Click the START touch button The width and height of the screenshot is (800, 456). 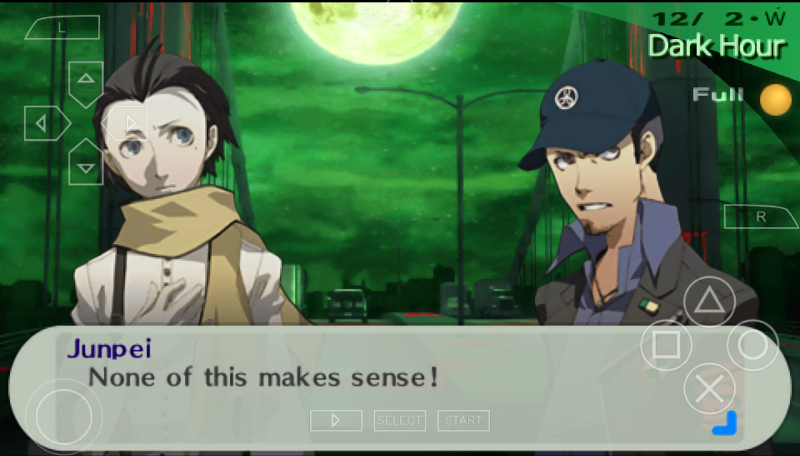[463, 421]
